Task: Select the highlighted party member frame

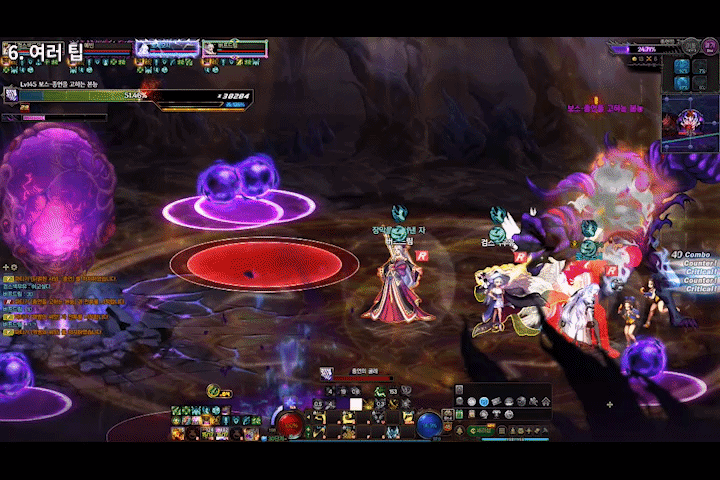Action: pyautogui.click(x=168, y=47)
